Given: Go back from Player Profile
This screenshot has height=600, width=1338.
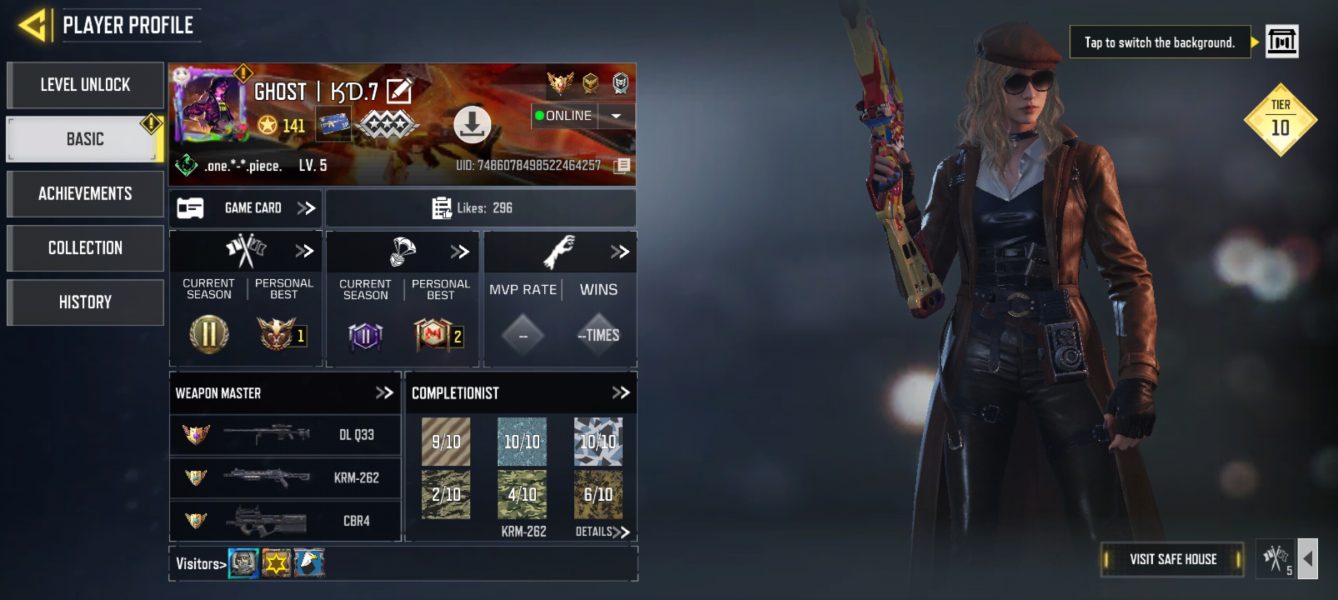Looking at the screenshot, I should [33, 25].
